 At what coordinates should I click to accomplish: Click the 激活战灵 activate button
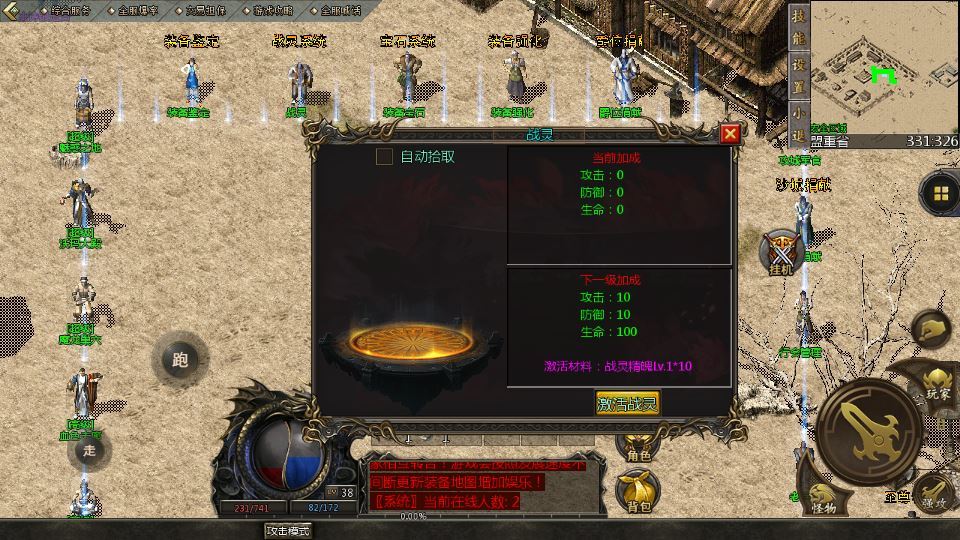tap(628, 403)
